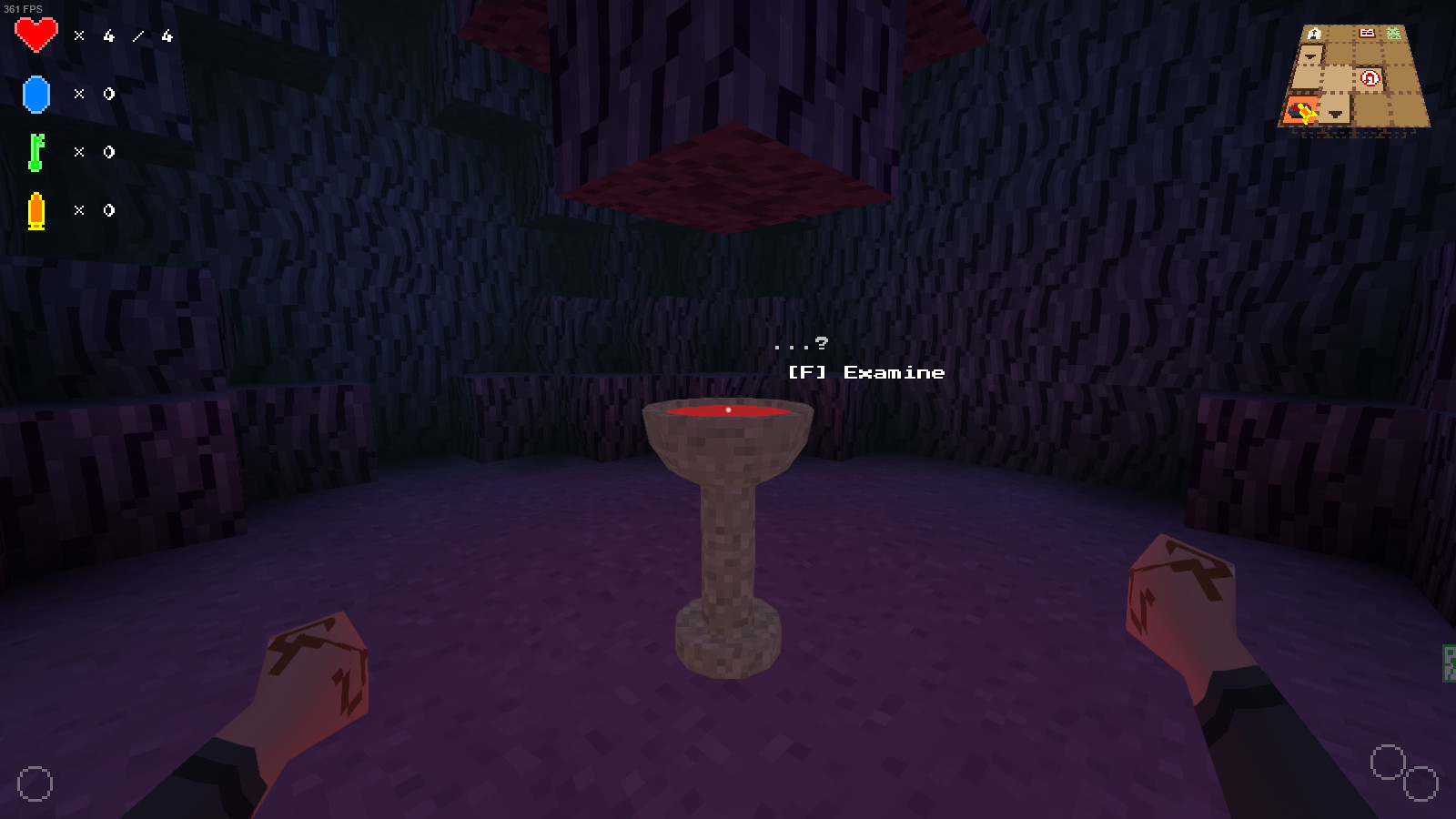Select the red book icon on the minimap
1456x819 pixels.
point(1366,33)
